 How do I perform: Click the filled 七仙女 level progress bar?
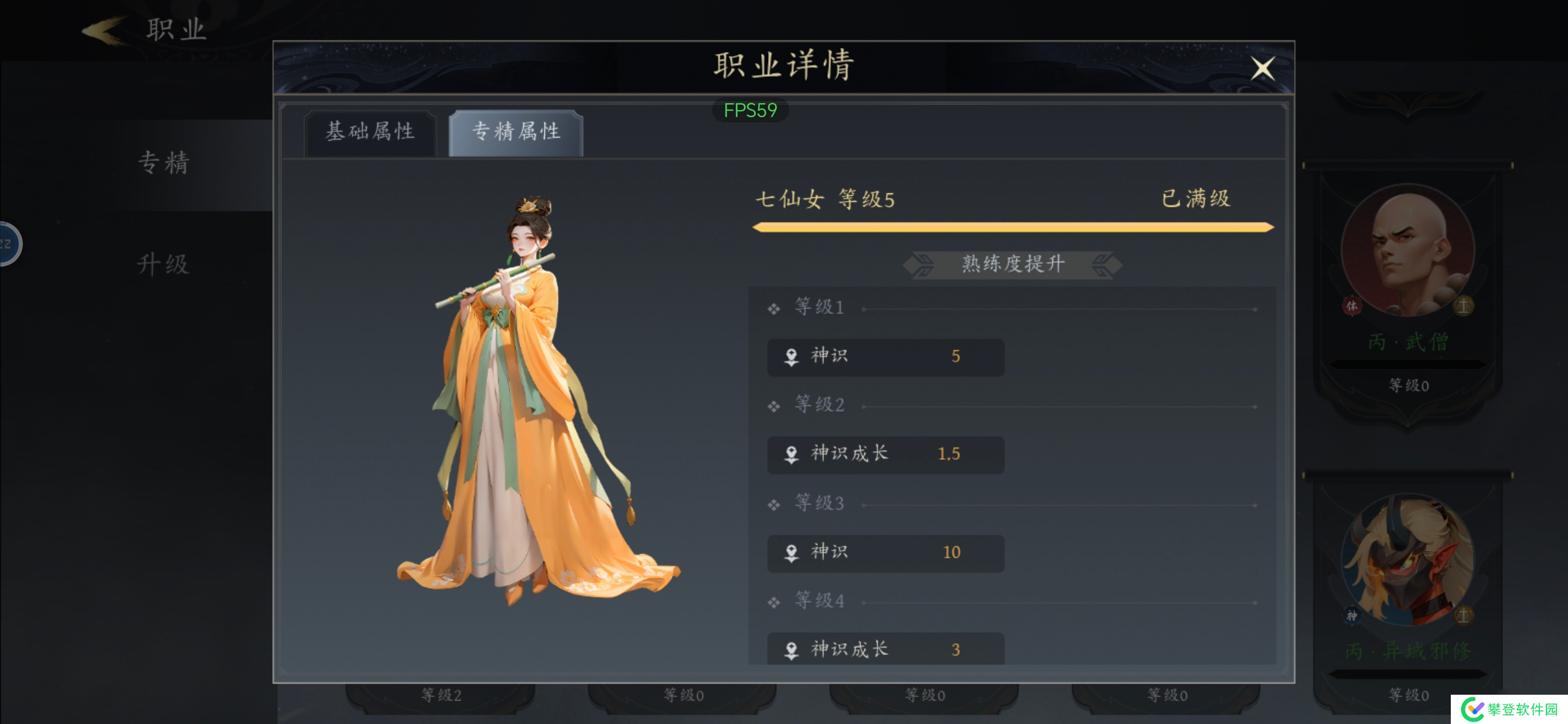pyautogui.click(x=1010, y=228)
